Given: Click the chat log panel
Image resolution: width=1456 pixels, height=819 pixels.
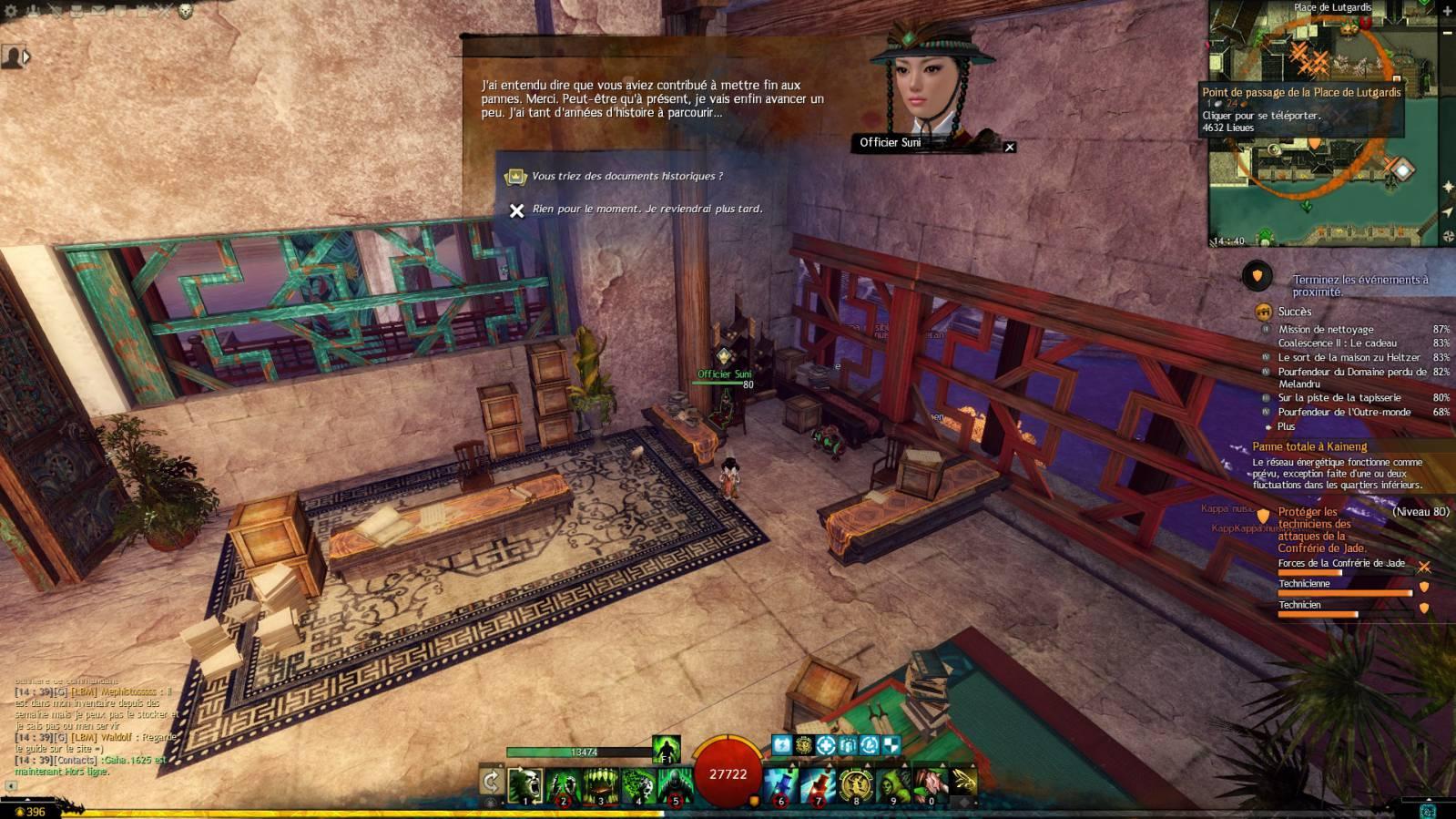Looking at the screenshot, I should (93, 729).
